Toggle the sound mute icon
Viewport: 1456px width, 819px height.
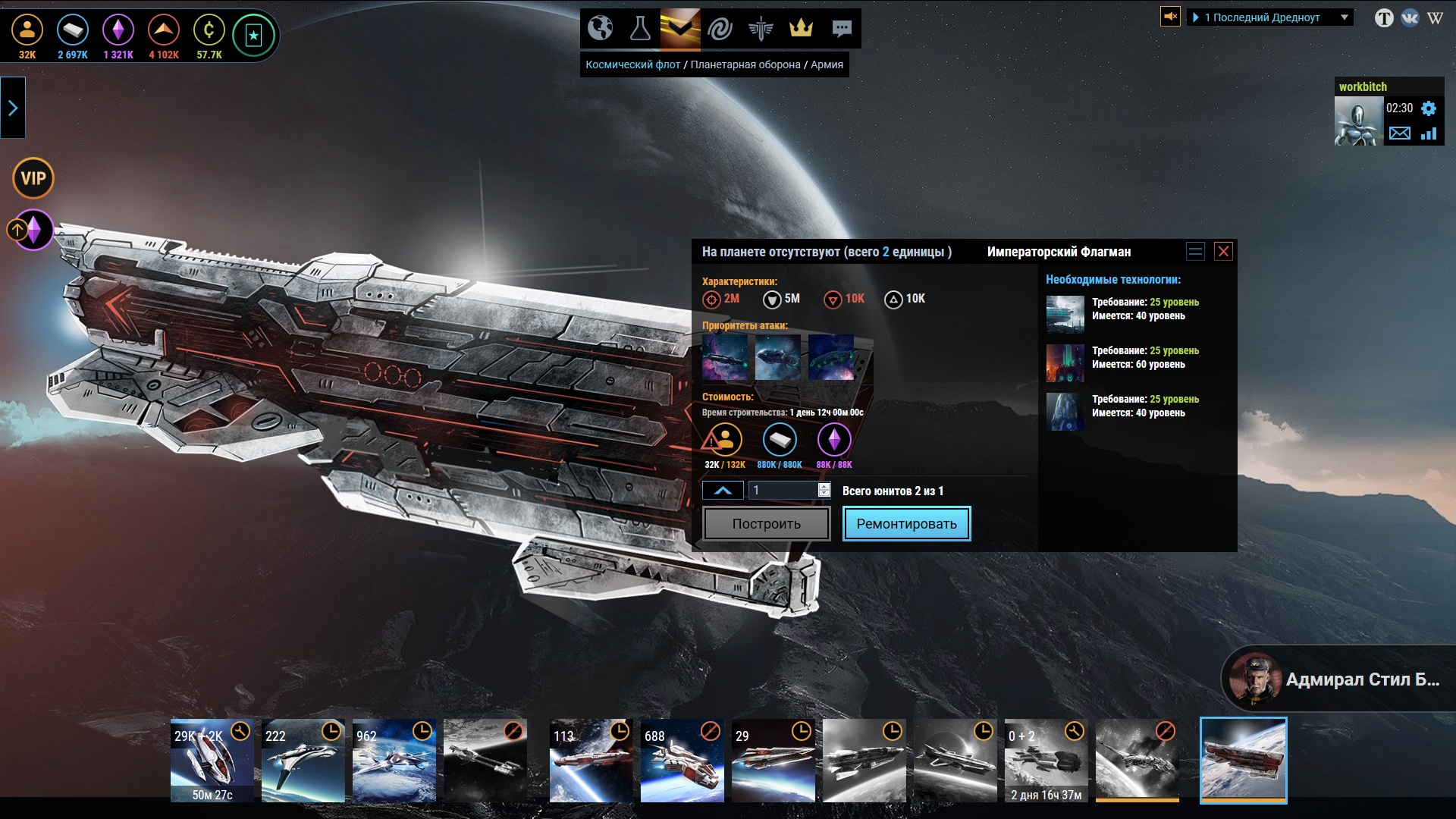1170,16
